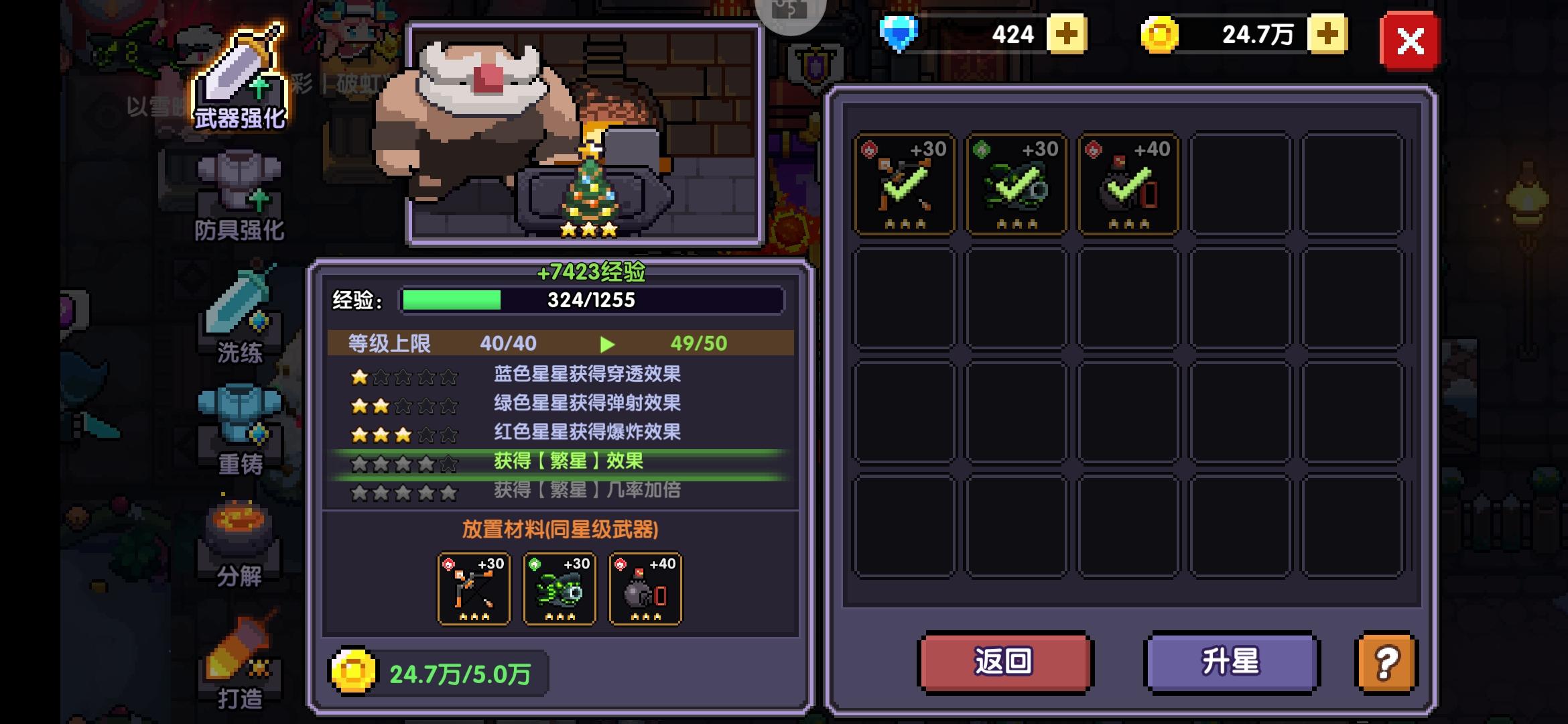Uncheck the +30 green weapon material

click(1016, 186)
